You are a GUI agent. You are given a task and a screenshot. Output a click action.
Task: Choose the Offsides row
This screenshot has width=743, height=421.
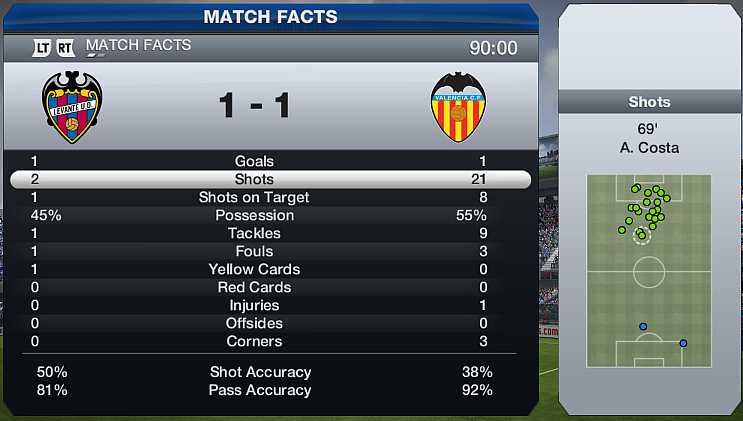click(x=254, y=323)
